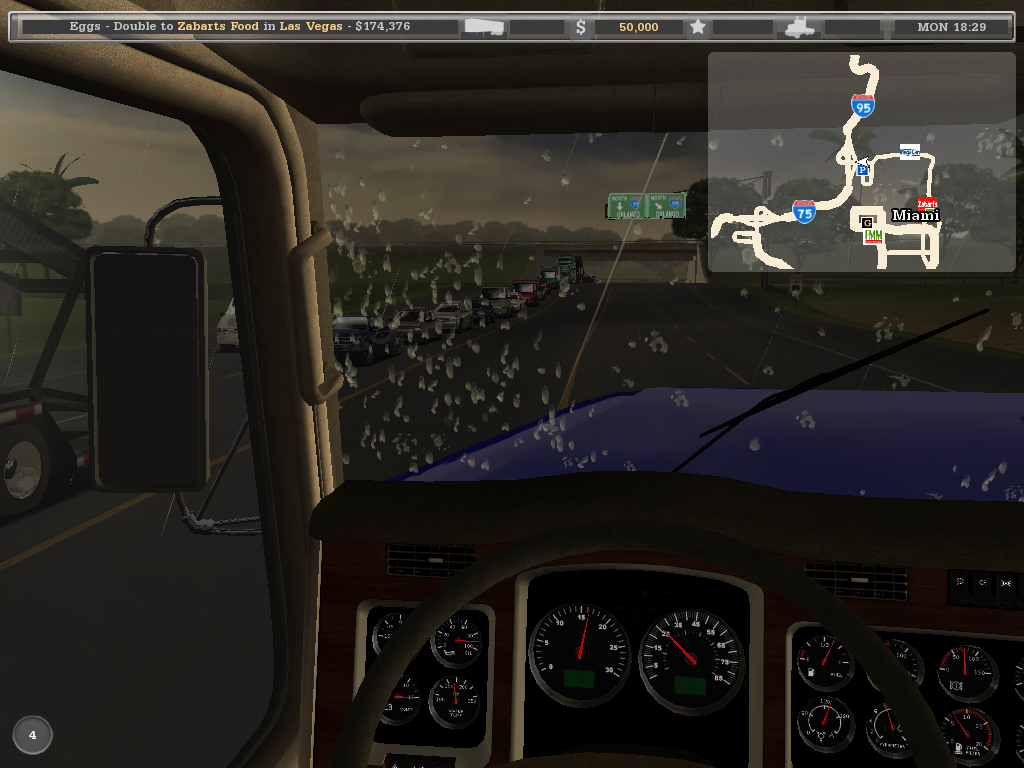Click the dollar sign money icon
Image resolution: width=1024 pixels, height=768 pixels.
tap(581, 27)
